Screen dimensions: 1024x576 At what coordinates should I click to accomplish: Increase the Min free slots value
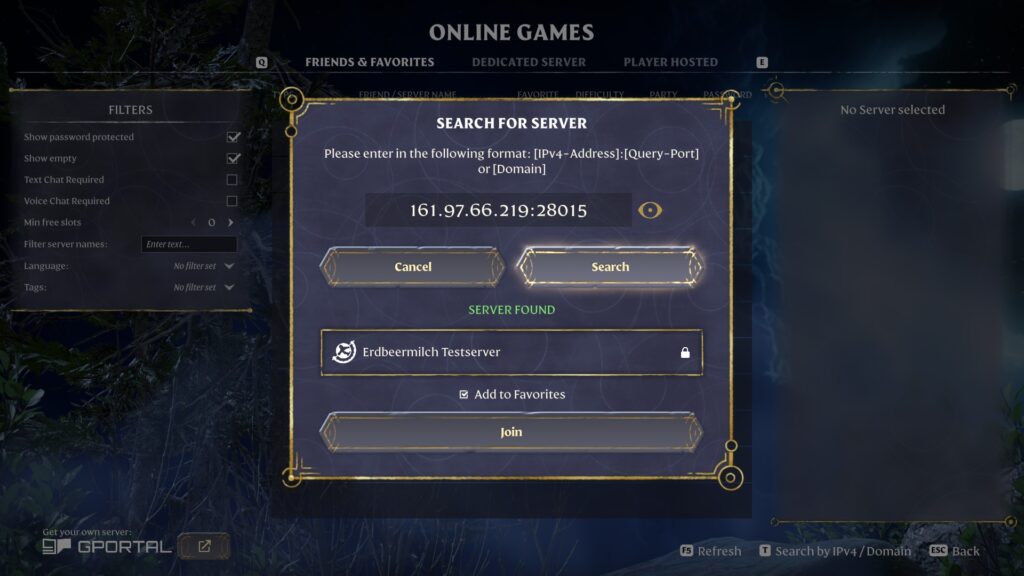(x=230, y=222)
